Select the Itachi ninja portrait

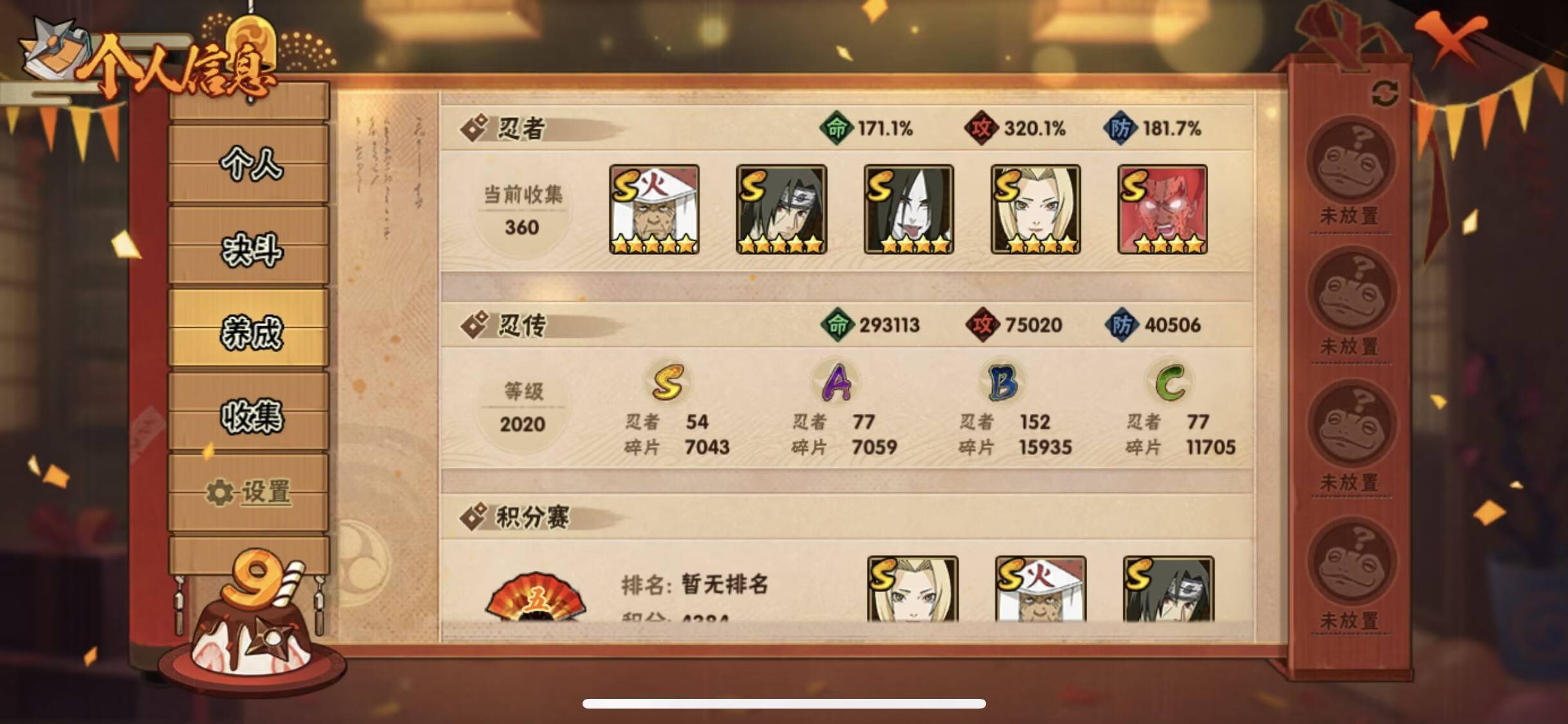pos(781,209)
